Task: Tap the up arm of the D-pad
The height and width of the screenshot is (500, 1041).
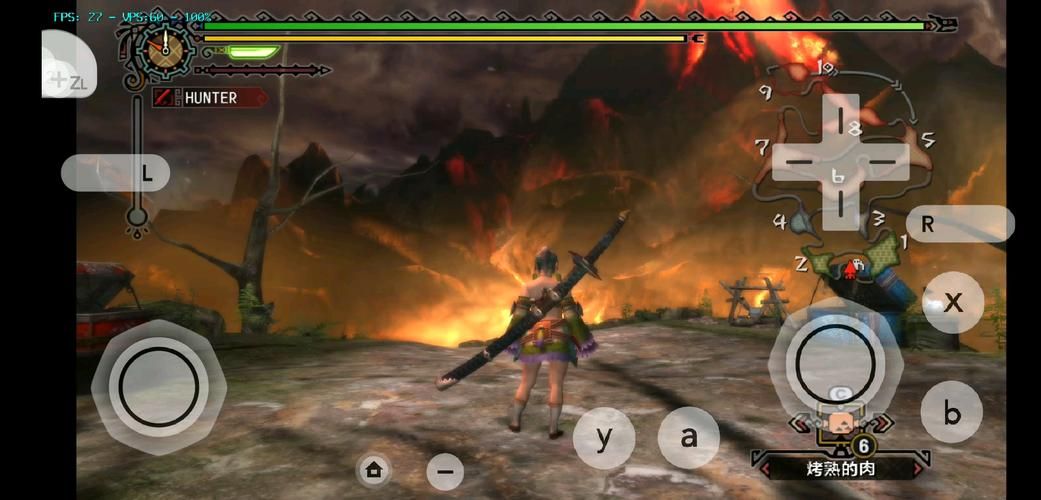Action: (x=841, y=116)
